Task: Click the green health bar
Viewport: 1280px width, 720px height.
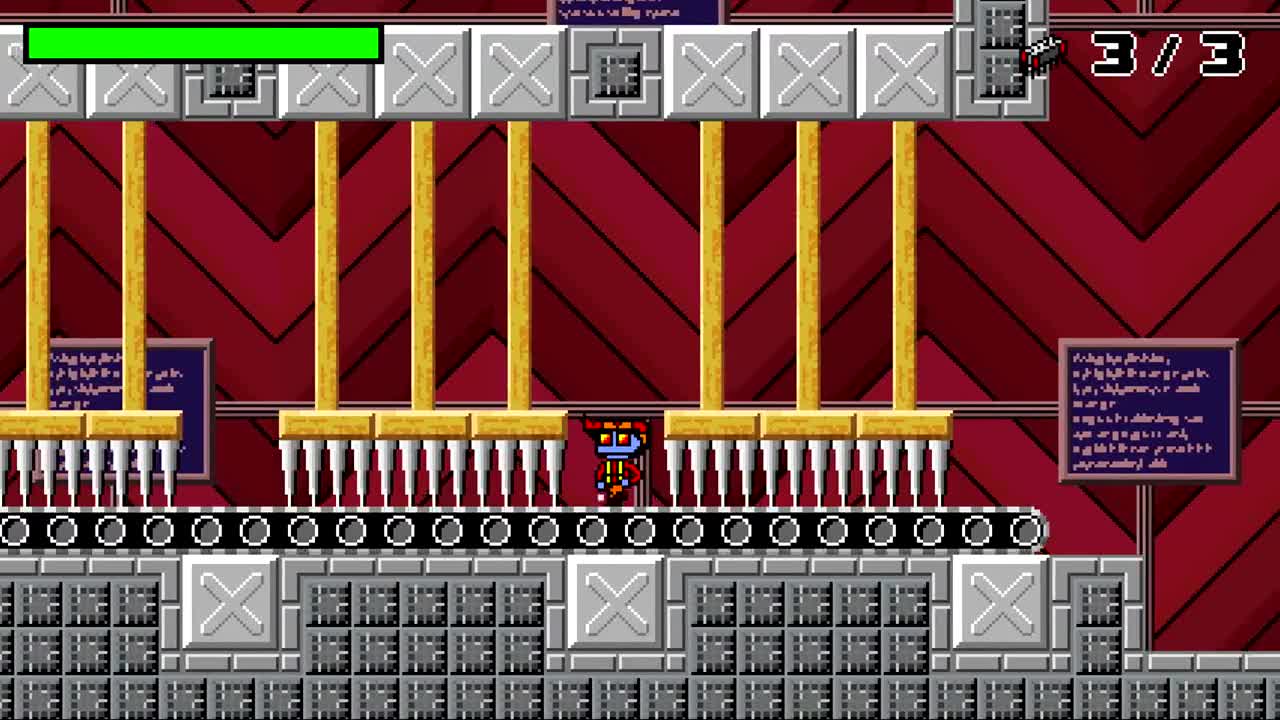Action: point(200,40)
